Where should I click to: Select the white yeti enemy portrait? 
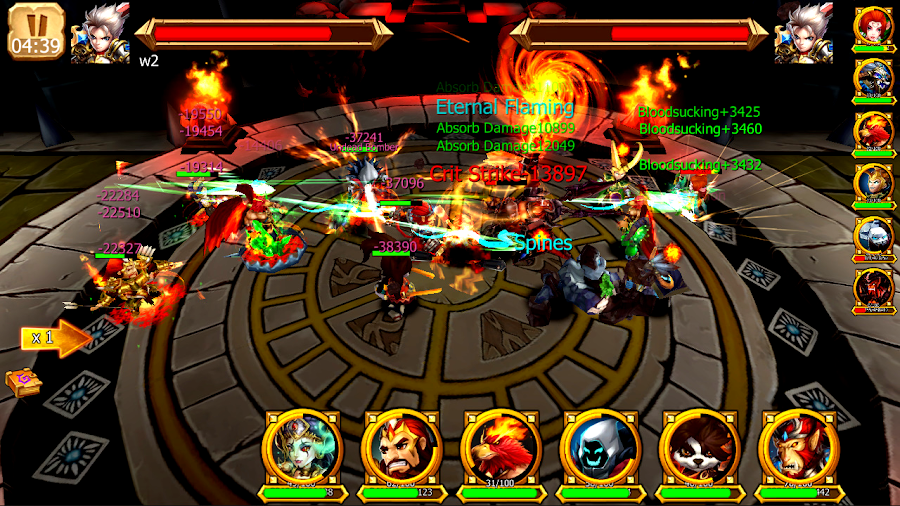pyautogui.click(x=873, y=236)
